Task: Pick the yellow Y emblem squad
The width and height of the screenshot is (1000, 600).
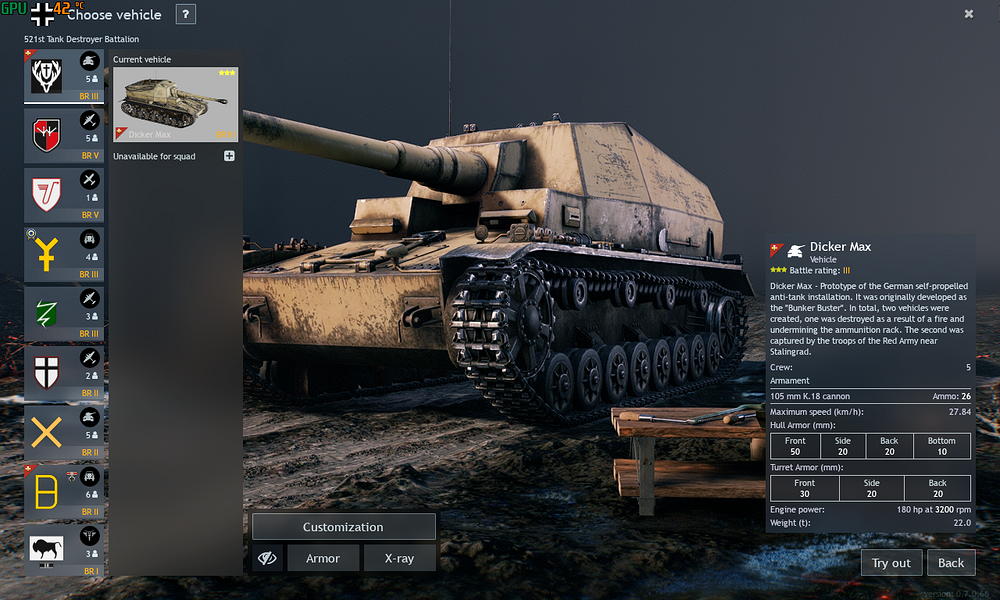Action: click(x=64, y=254)
